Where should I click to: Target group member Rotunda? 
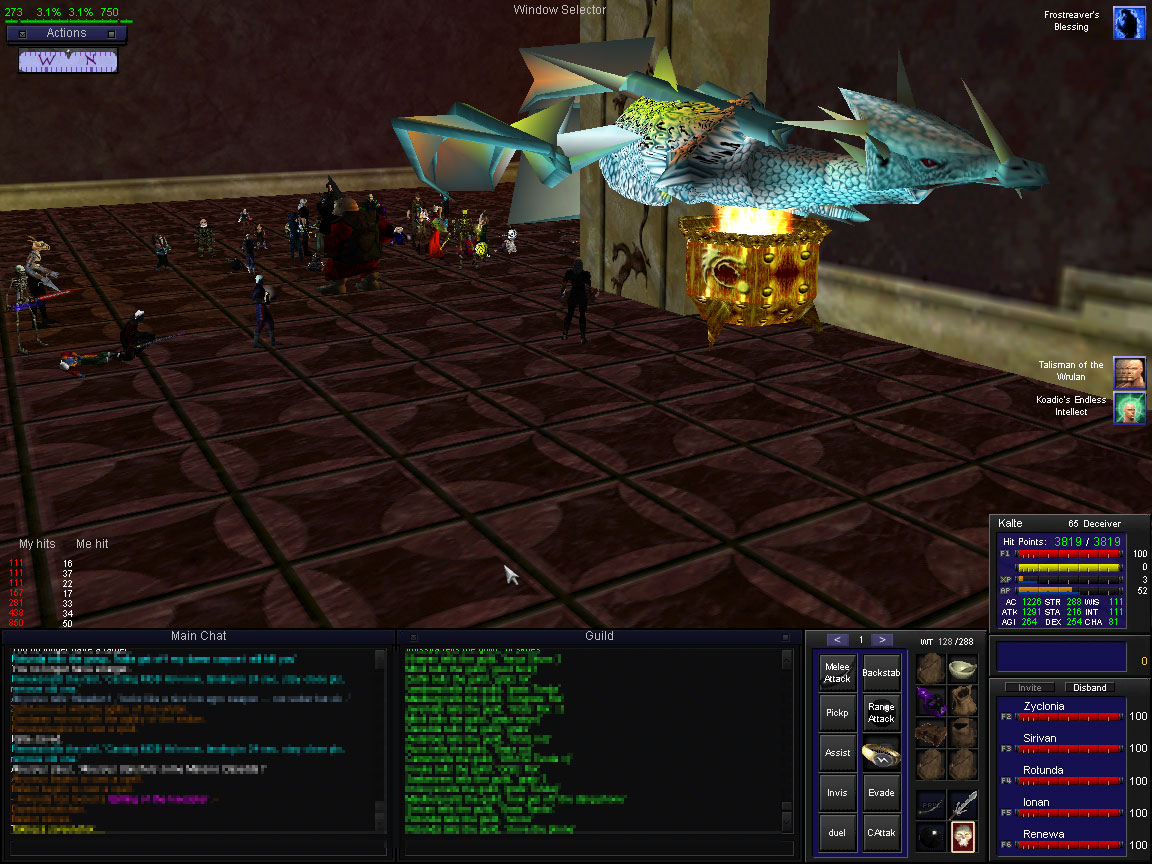1044,770
